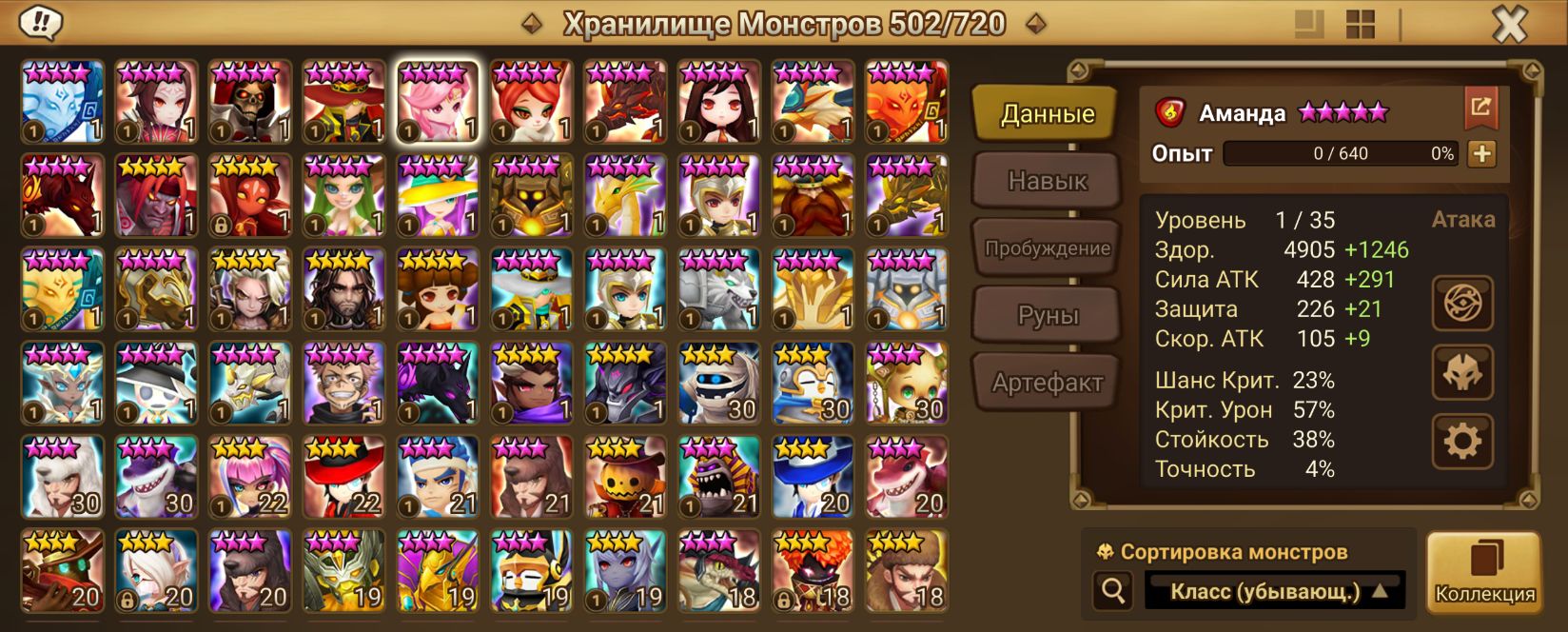Viewport: 1568px width, 632px height.
Task: Open the sort dropdown Класс (убывающ.)
Action: (x=1275, y=592)
